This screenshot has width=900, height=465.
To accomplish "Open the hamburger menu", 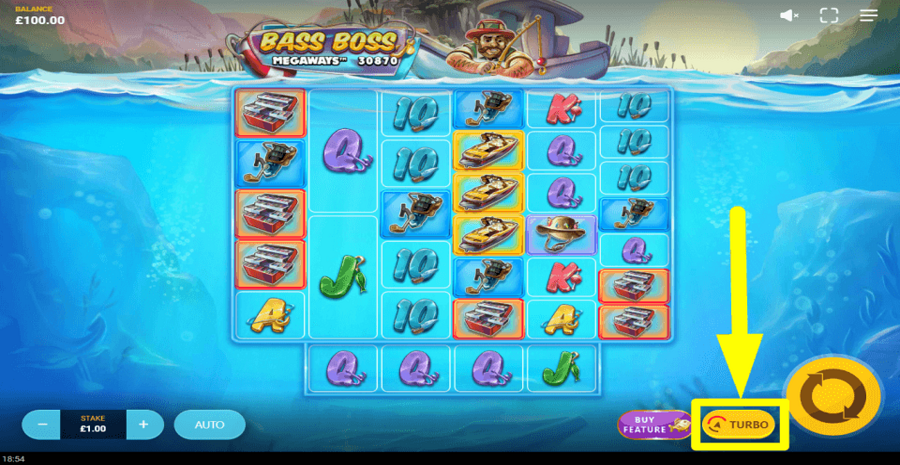I will click(x=869, y=15).
